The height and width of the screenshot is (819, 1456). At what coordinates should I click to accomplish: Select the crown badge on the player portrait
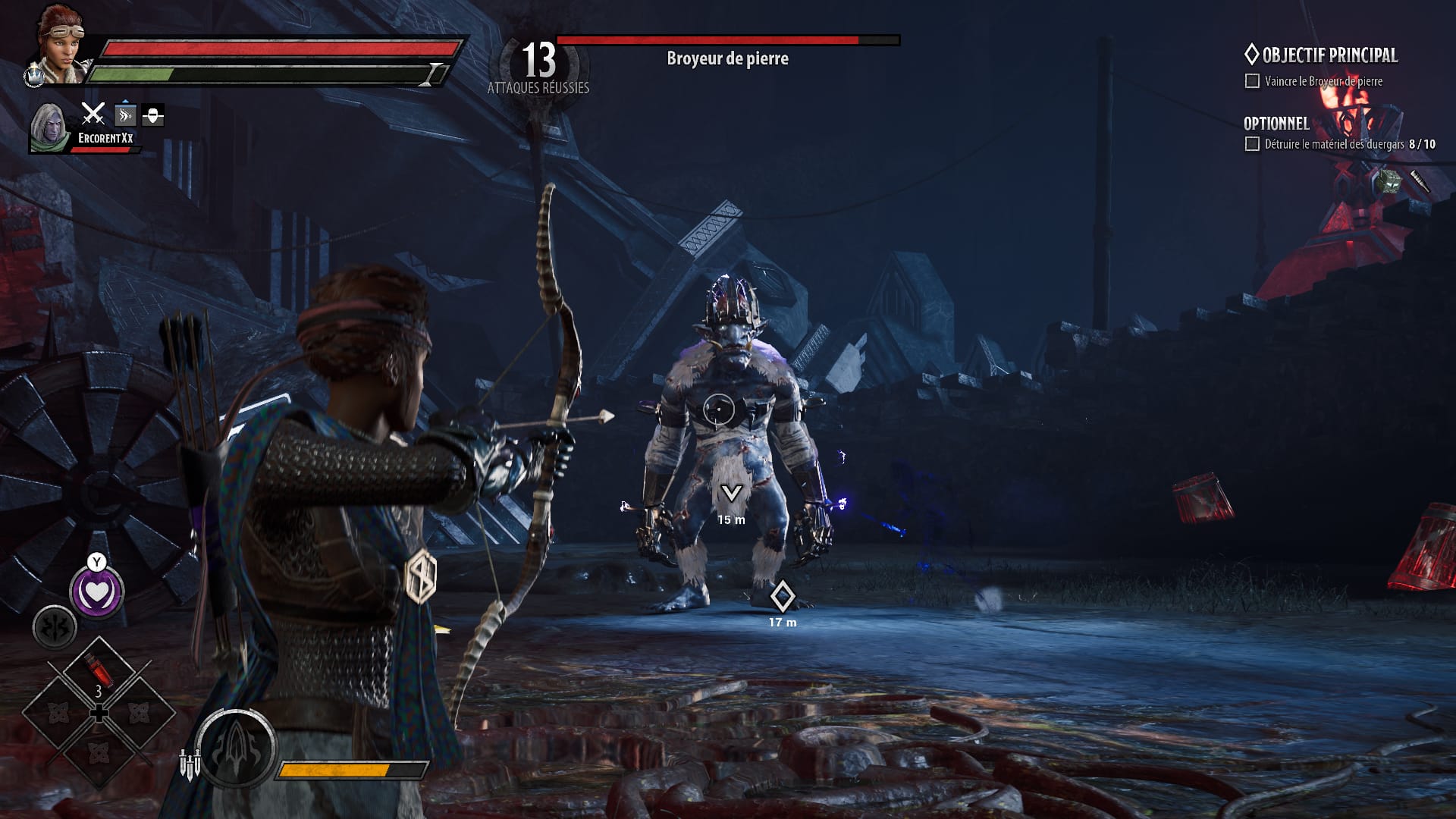pos(34,75)
